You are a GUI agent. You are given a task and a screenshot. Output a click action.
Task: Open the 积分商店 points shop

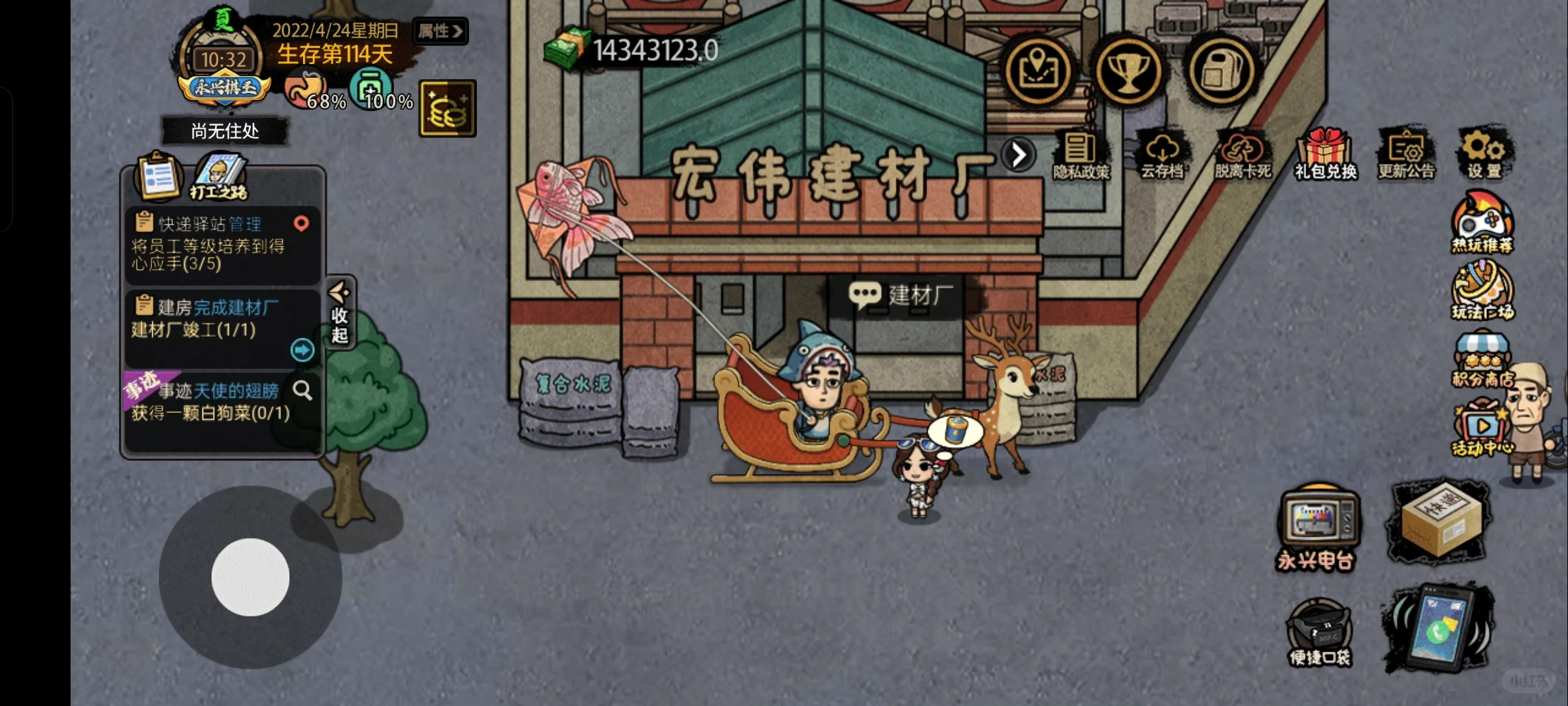pyautogui.click(x=1482, y=361)
